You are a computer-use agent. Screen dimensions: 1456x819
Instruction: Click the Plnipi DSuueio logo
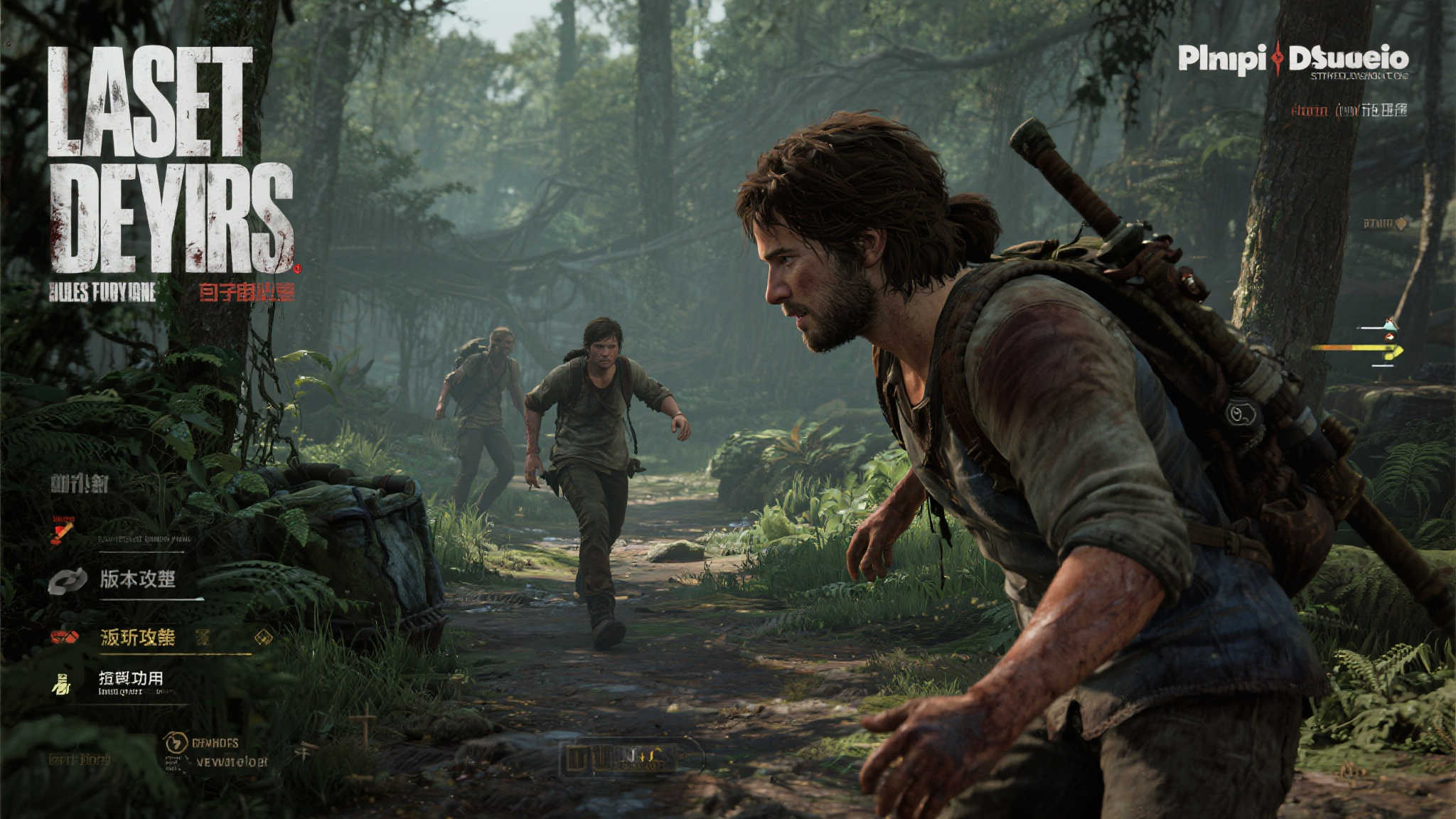pos(1292,59)
